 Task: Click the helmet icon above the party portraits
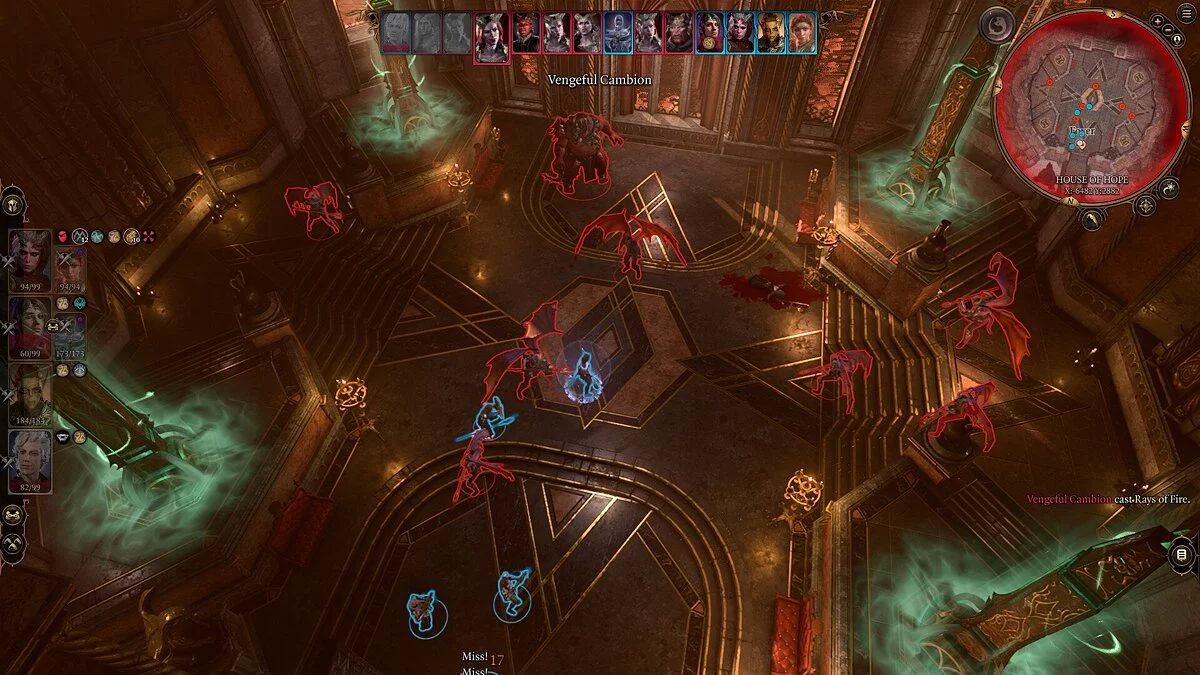point(12,203)
